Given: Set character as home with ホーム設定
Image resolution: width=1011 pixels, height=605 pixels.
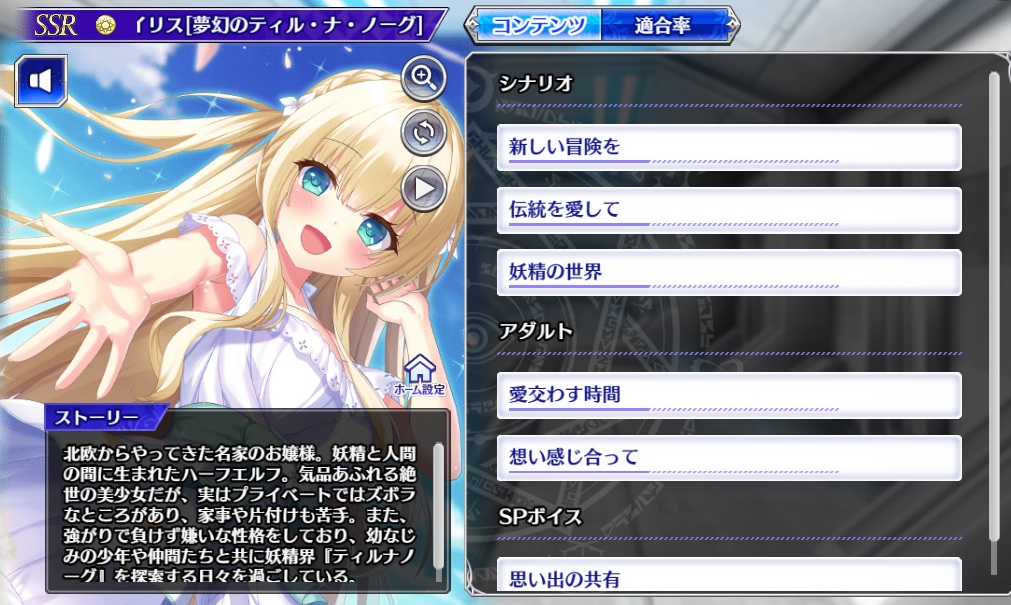Looking at the screenshot, I should coord(420,374).
